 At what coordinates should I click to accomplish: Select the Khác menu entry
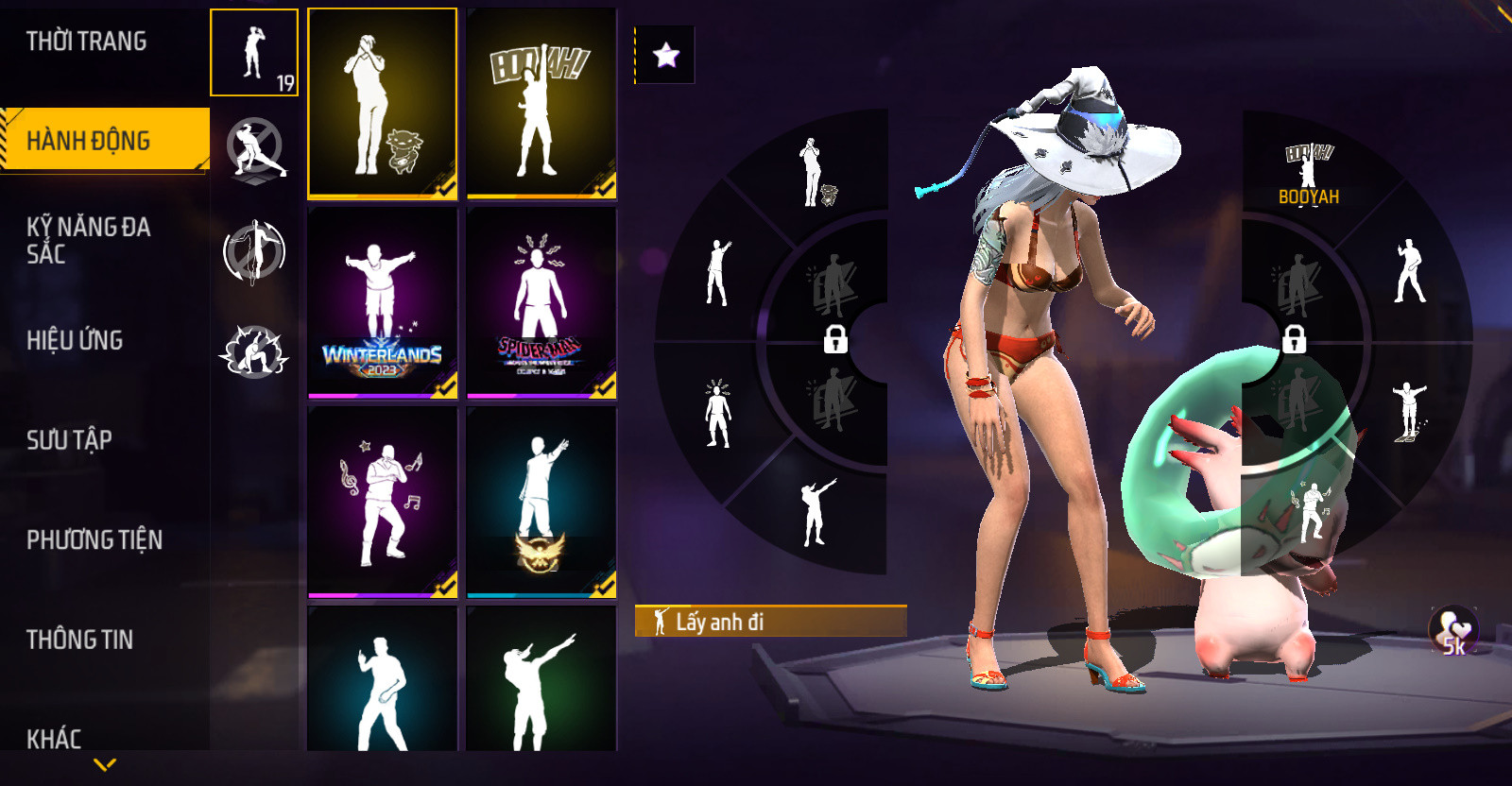[54, 738]
